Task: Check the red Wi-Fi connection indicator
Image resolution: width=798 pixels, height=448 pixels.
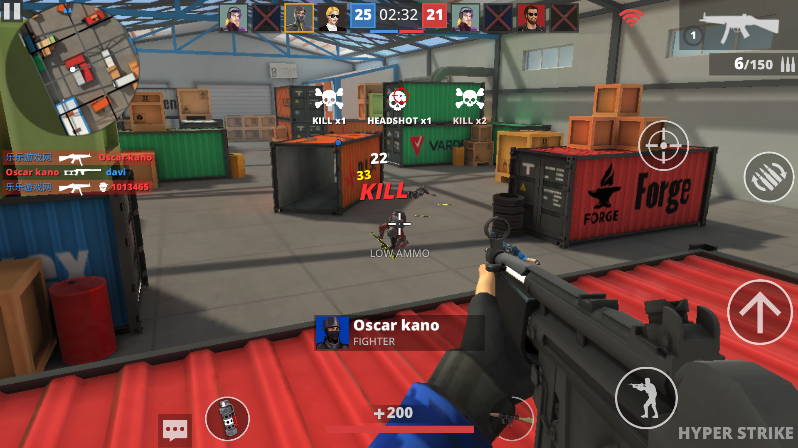Action: coord(630,16)
